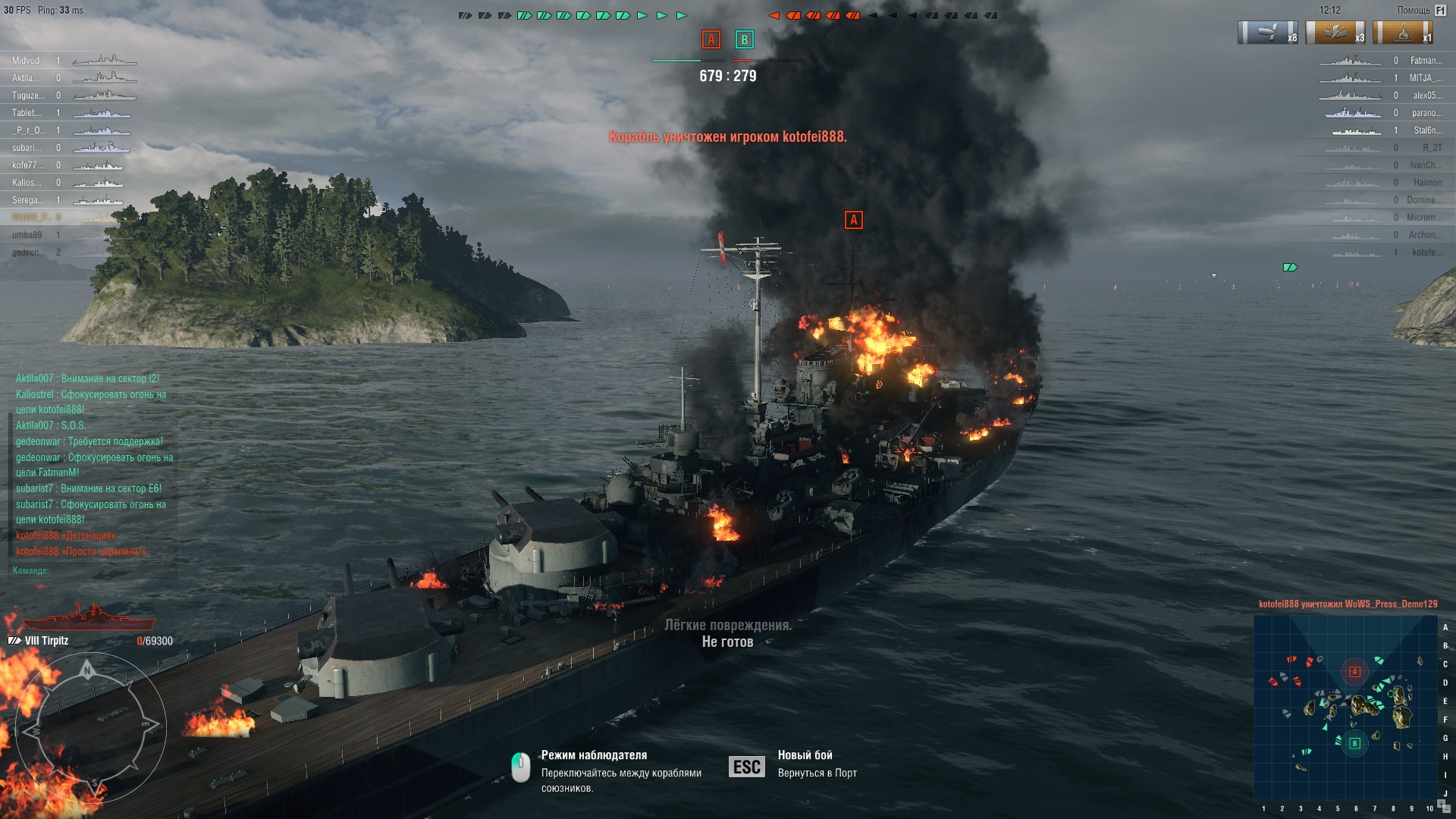The image size is (1456, 819).
Task: Click capture point A on the minimap
Action: 1354,671
